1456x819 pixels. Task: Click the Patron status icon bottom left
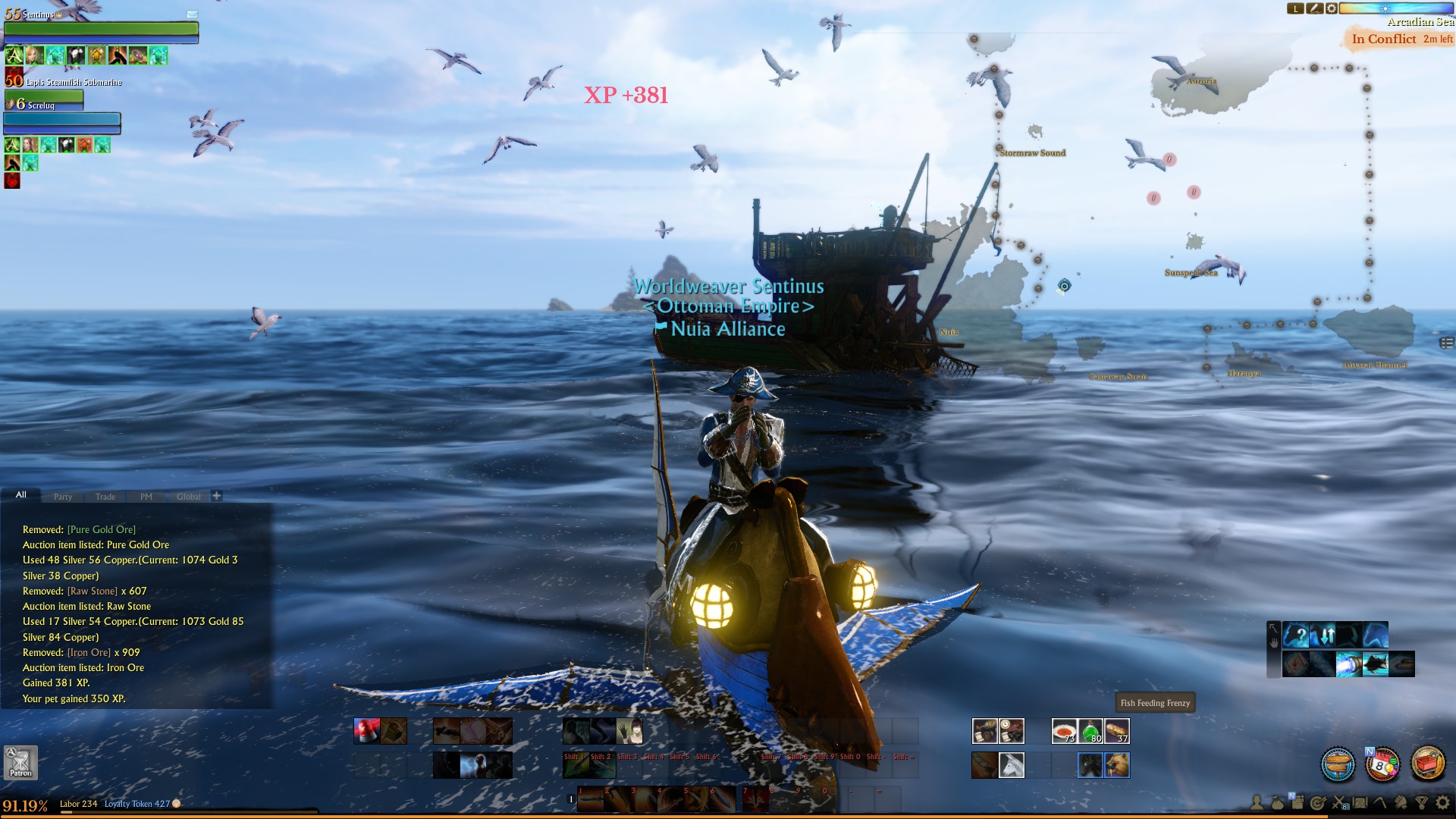pos(20,763)
